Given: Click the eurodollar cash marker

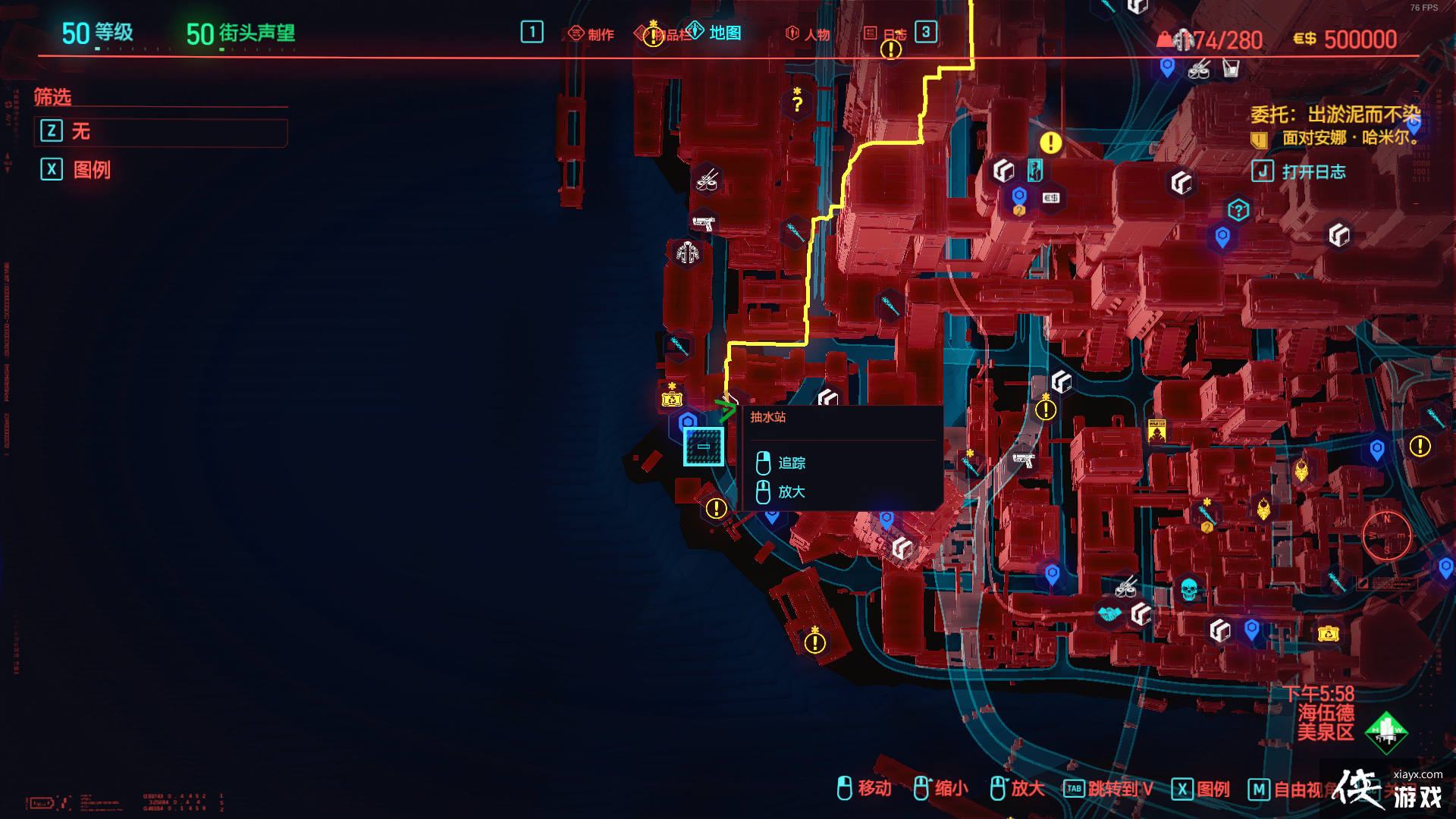Looking at the screenshot, I should point(1050,198).
